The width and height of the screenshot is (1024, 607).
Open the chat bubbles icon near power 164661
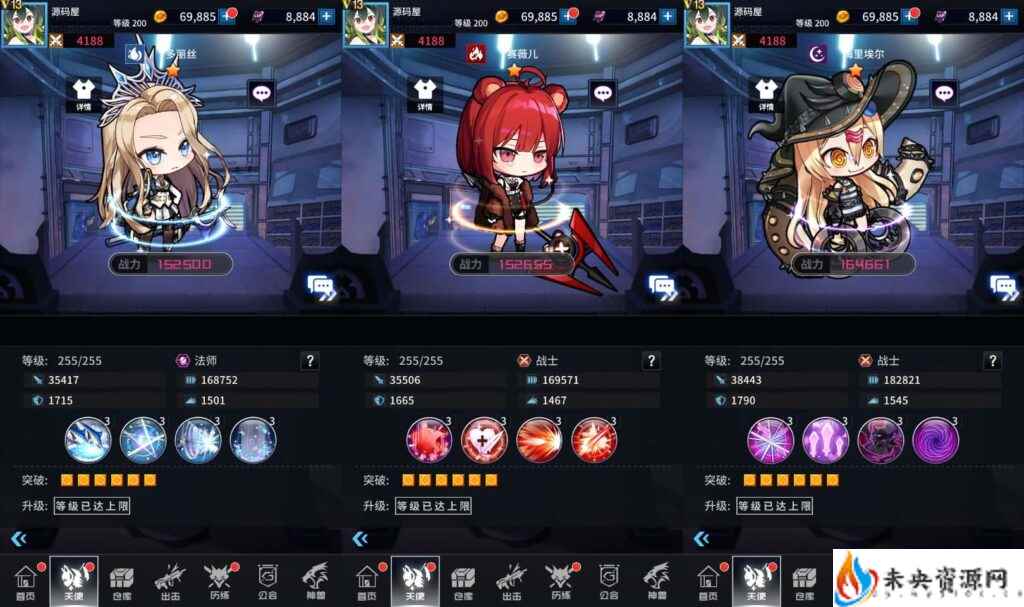(1002, 287)
